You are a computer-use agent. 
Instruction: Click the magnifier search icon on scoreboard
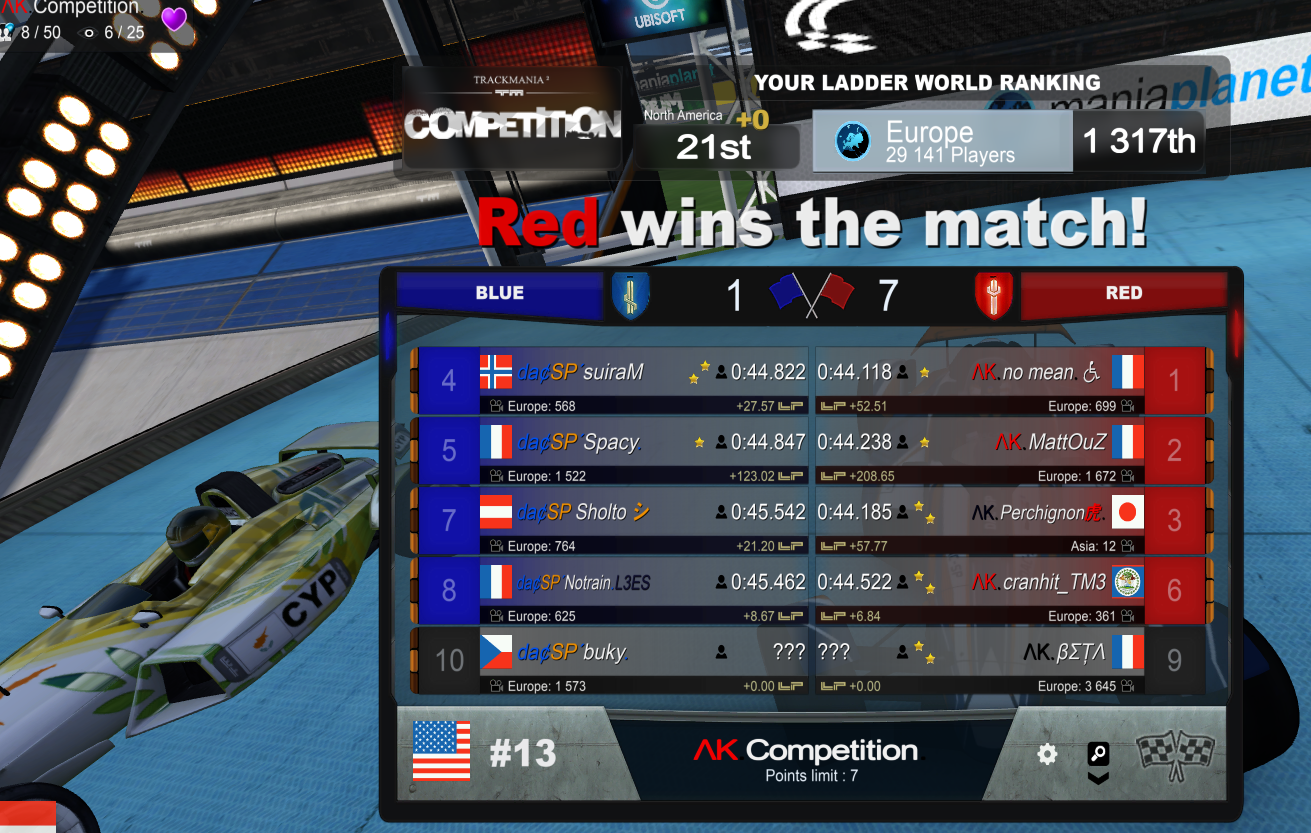[x=1097, y=754]
